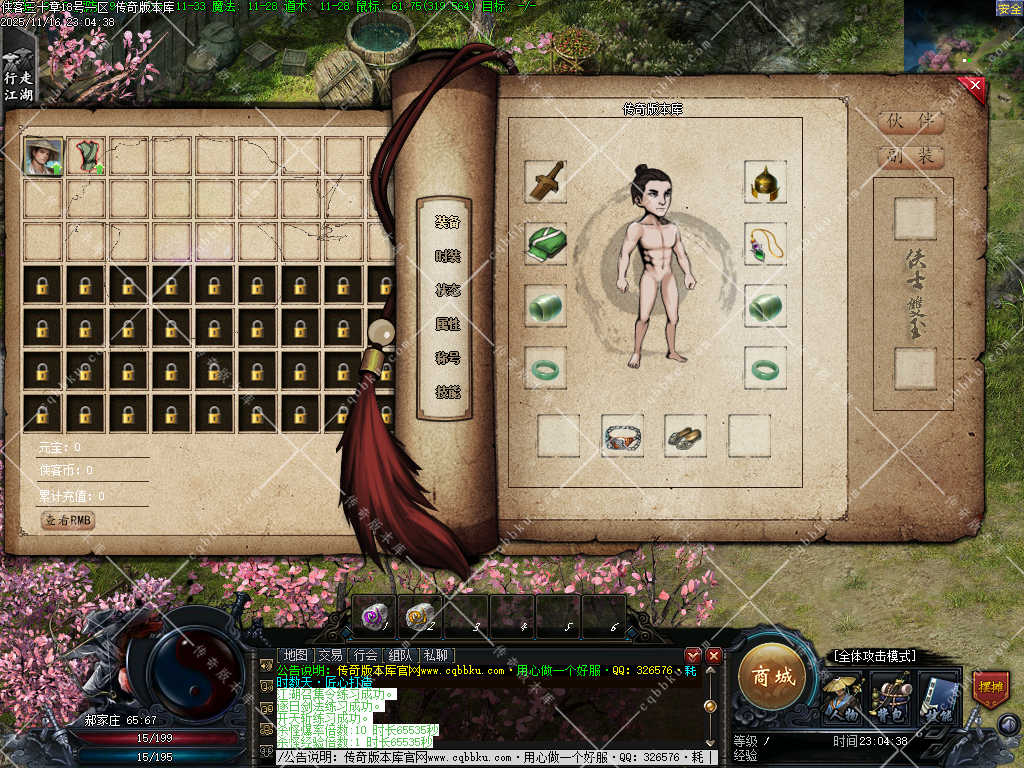Open the 摆摊 (stall) button
Viewport: 1024px width, 768px height.
pyautogui.click(x=990, y=688)
